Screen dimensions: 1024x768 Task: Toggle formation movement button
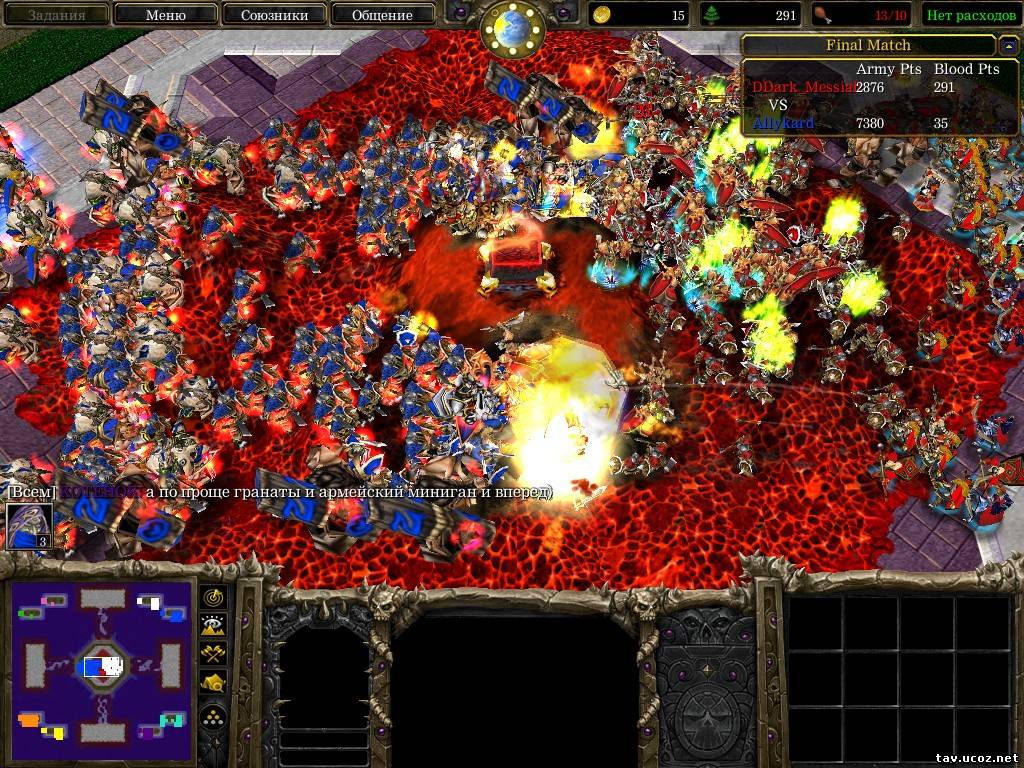(214, 715)
